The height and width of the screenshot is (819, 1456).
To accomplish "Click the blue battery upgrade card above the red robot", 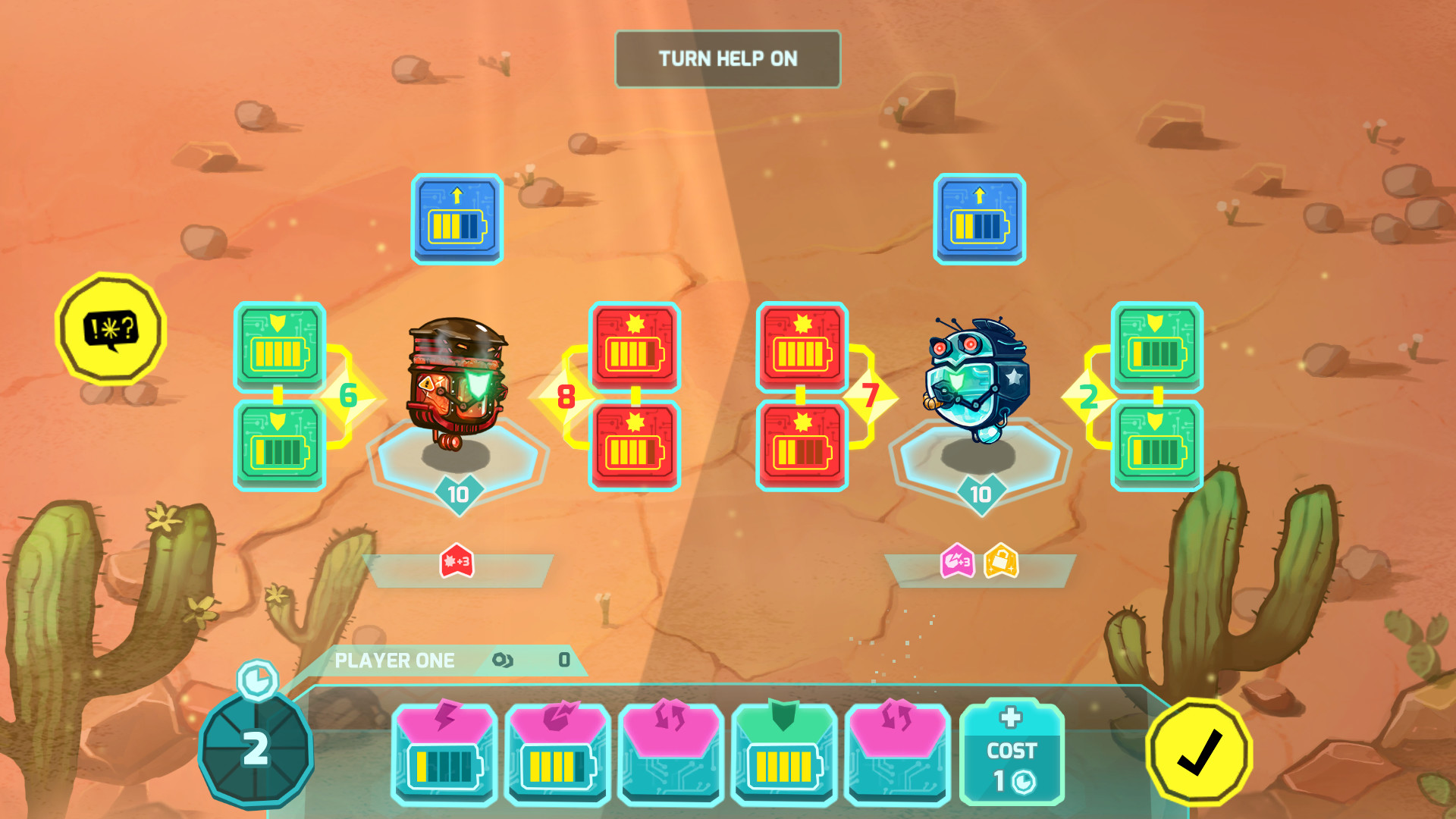I will point(457,219).
